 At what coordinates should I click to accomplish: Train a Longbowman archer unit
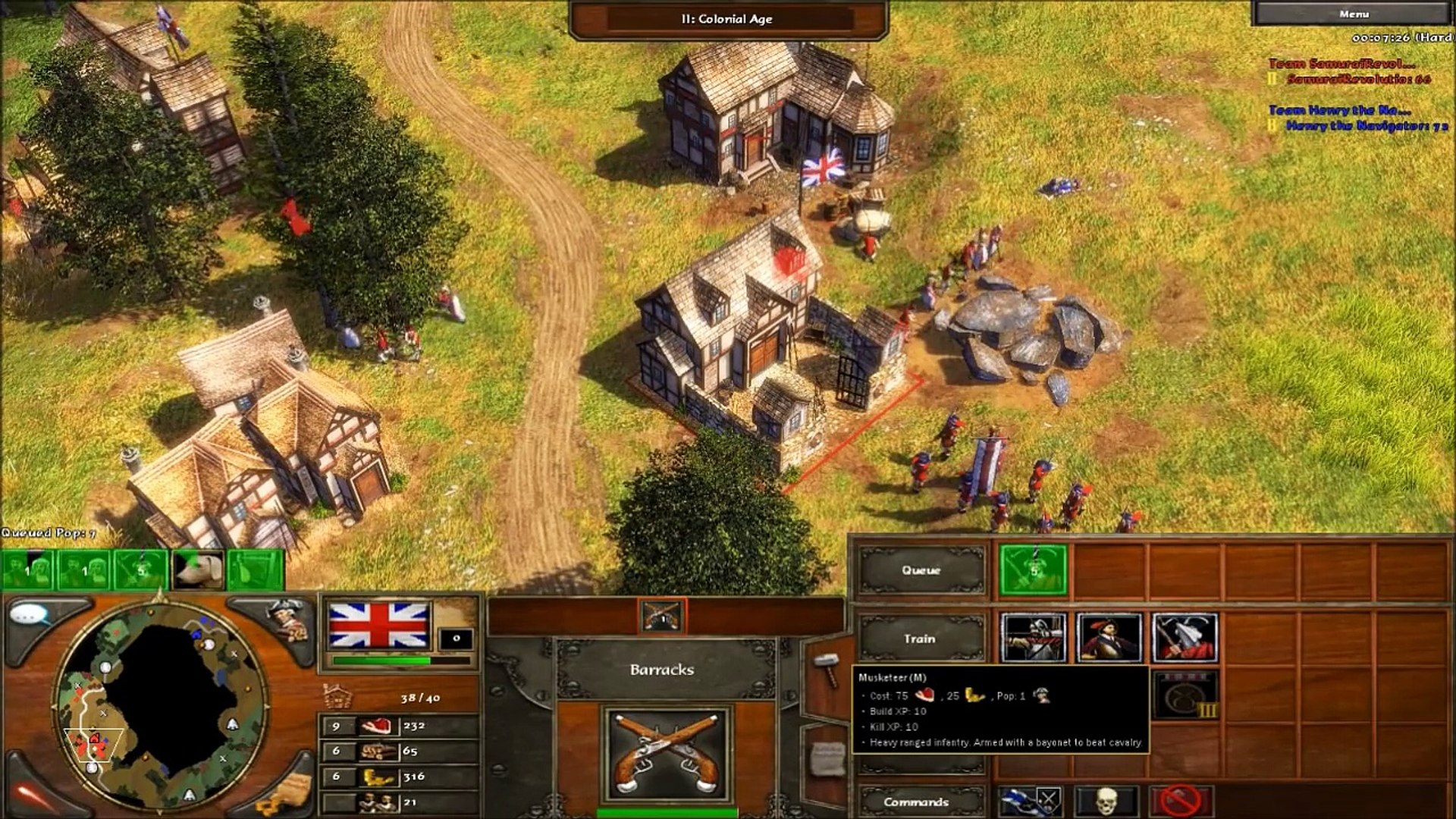point(1034,639)
